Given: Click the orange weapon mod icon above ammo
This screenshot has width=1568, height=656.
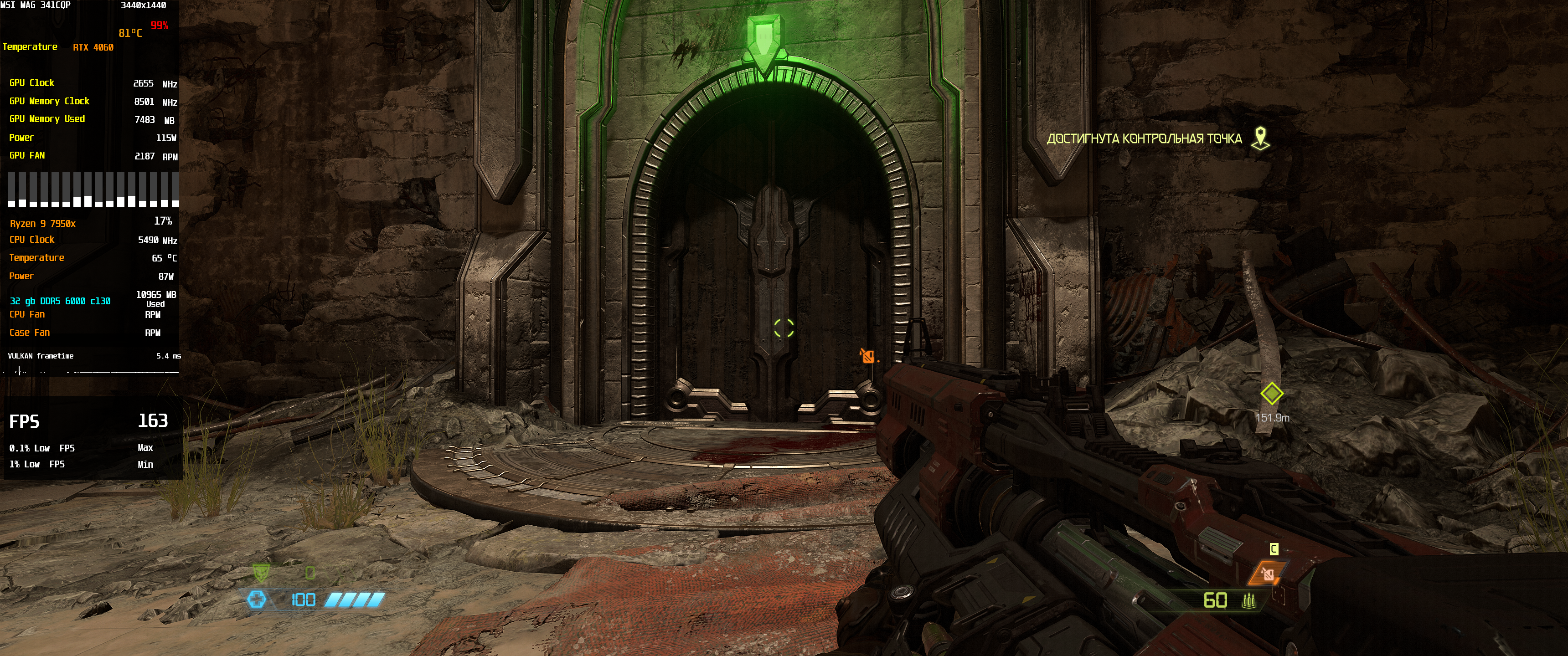Looking at the screenshot, I should tap(1267, 573).
